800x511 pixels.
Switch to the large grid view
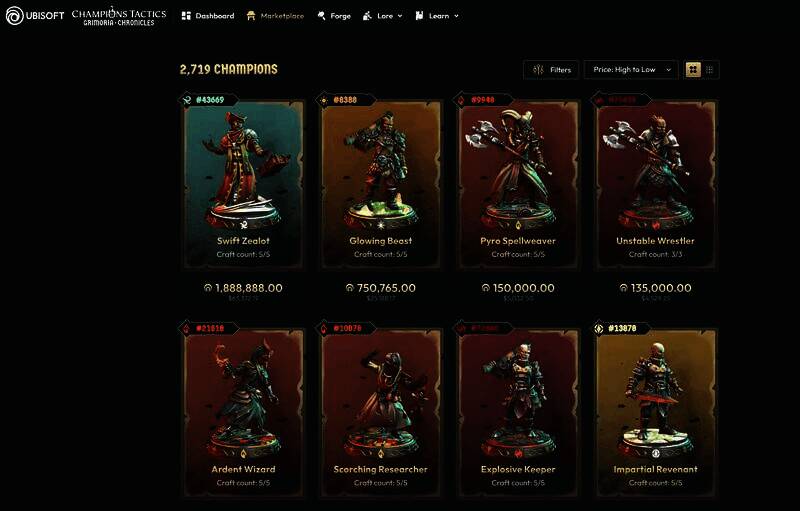tap(693, 70)
